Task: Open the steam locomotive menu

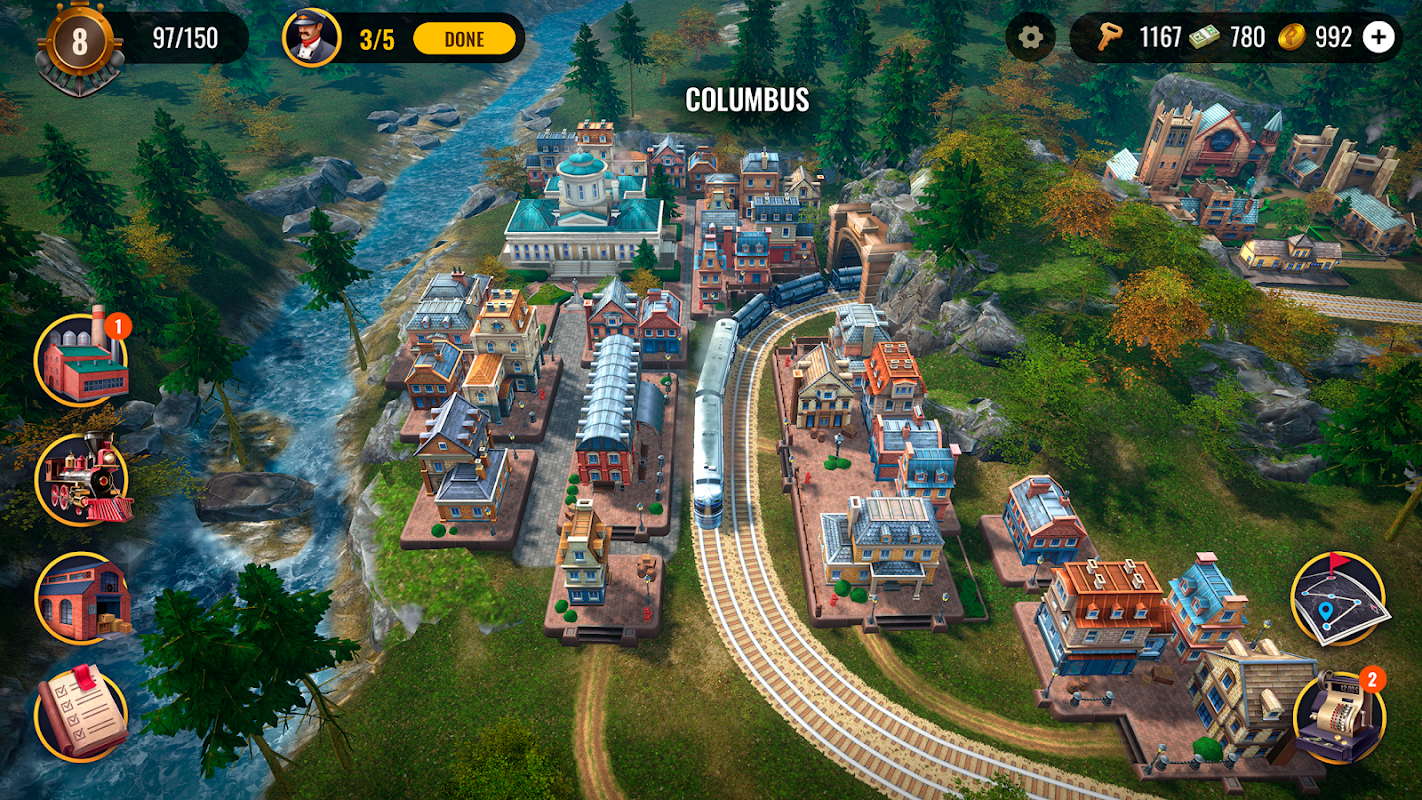Action: pos(82,480)
